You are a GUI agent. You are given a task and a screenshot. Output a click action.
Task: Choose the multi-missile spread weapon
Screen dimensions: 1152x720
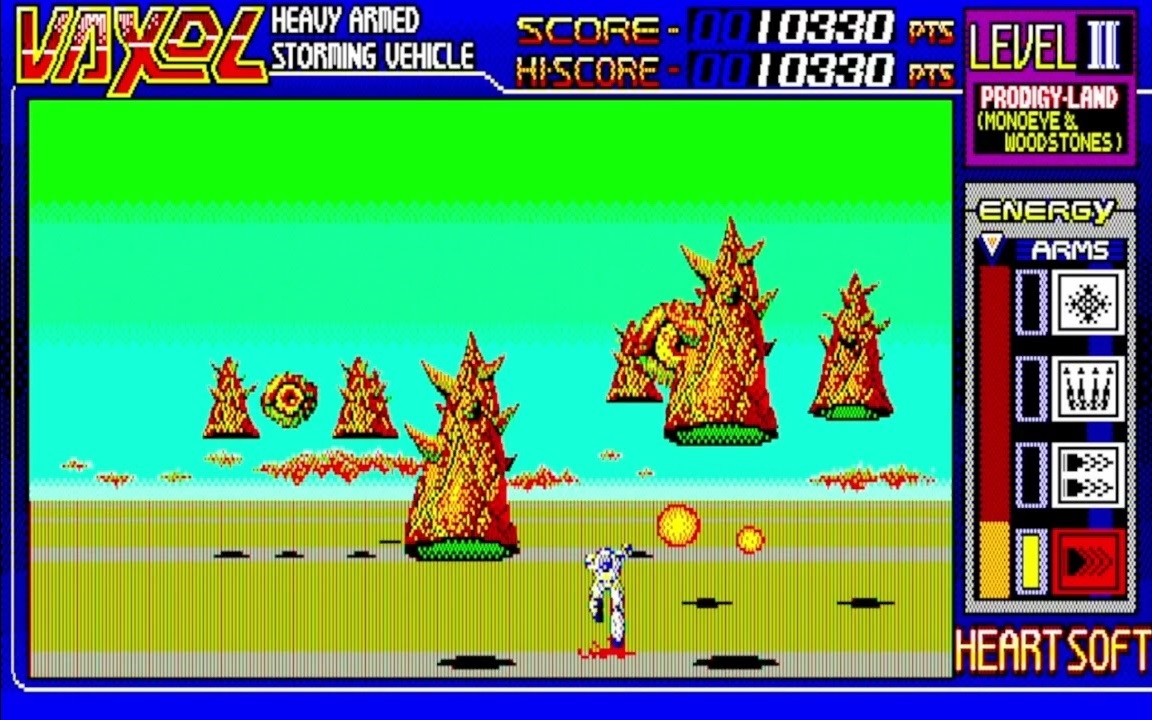pos(1088,388)
